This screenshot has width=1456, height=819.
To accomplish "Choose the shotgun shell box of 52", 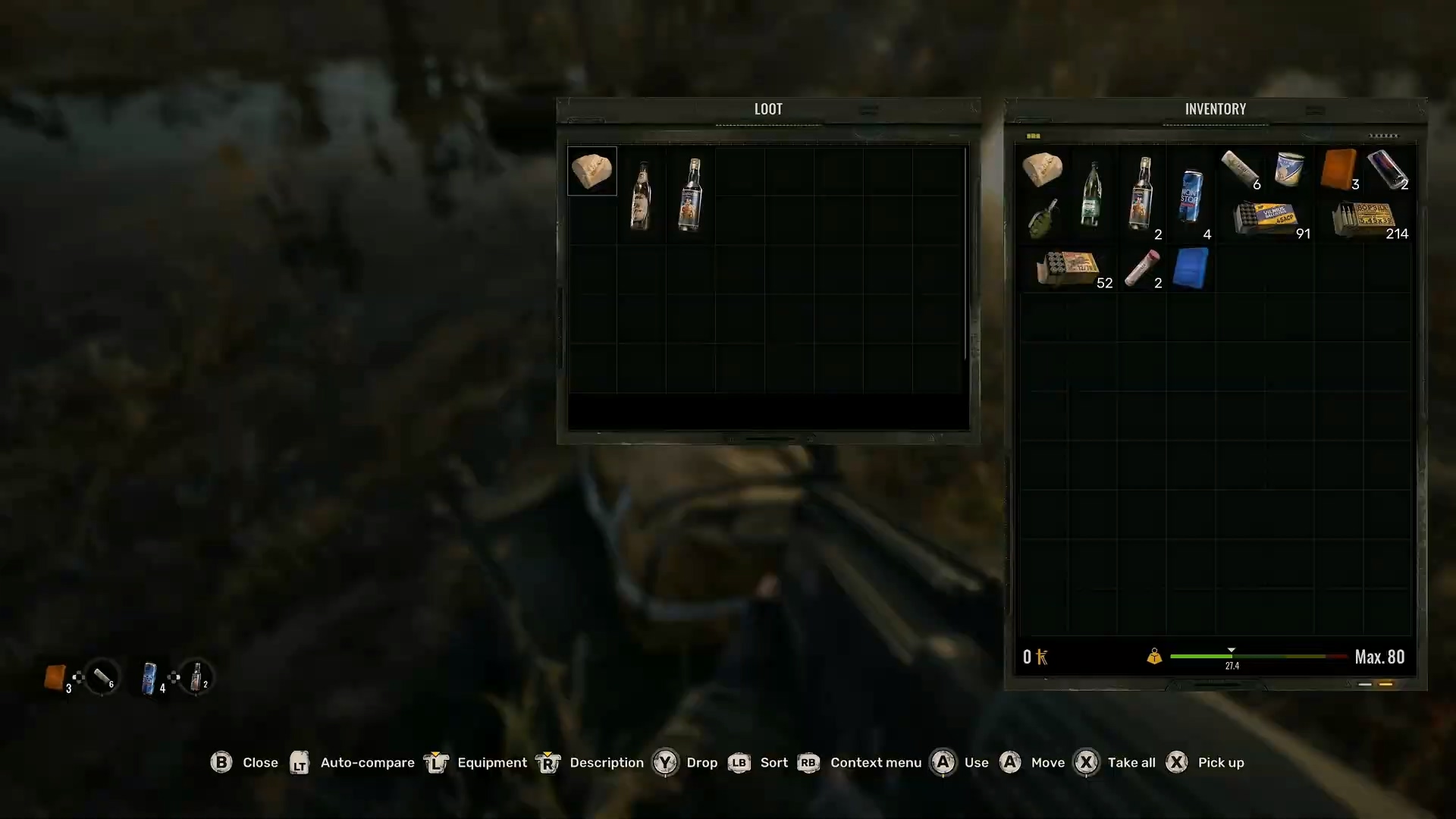I will tap(1068, 268).
